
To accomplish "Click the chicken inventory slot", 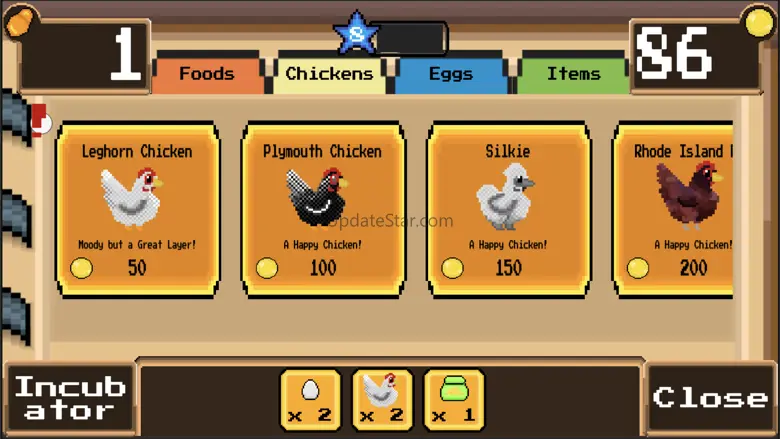I will [382, 399].
